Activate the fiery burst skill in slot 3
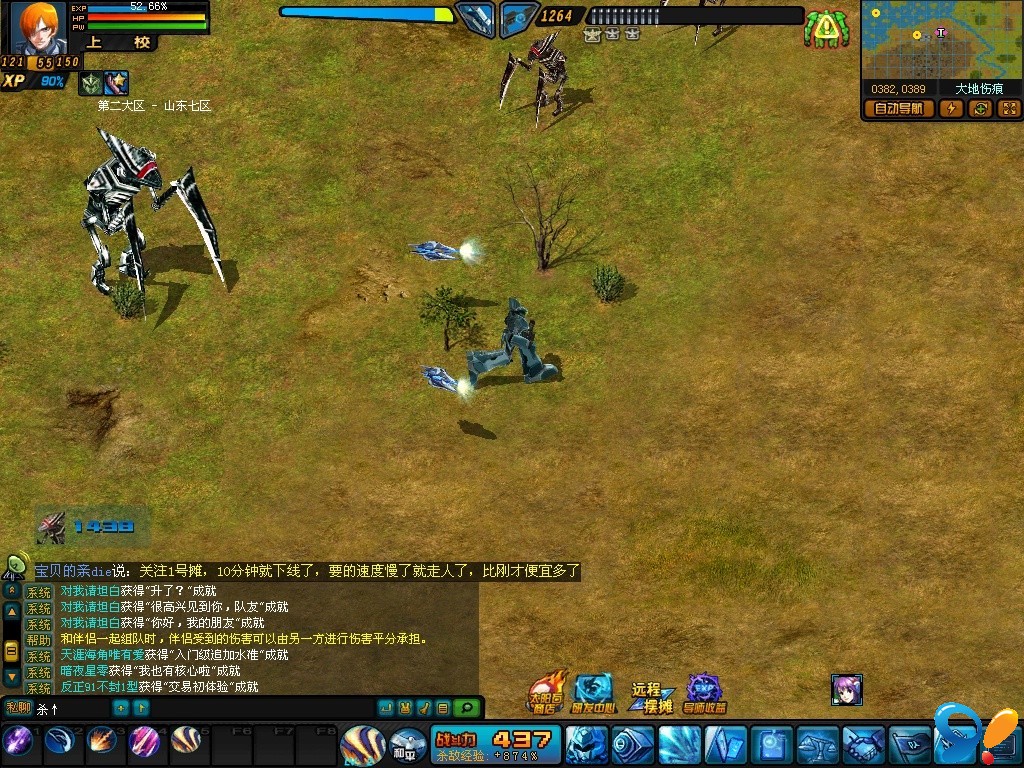Image resolution: width=1024 pixels, height=768 pixels. click(102, 741)
